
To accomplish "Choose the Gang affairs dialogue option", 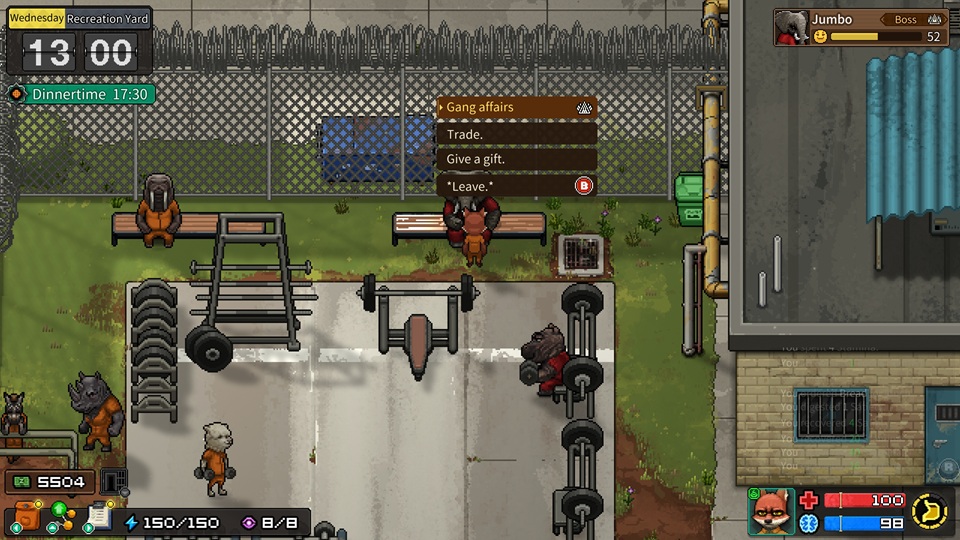I will click(x=516, y=107).
